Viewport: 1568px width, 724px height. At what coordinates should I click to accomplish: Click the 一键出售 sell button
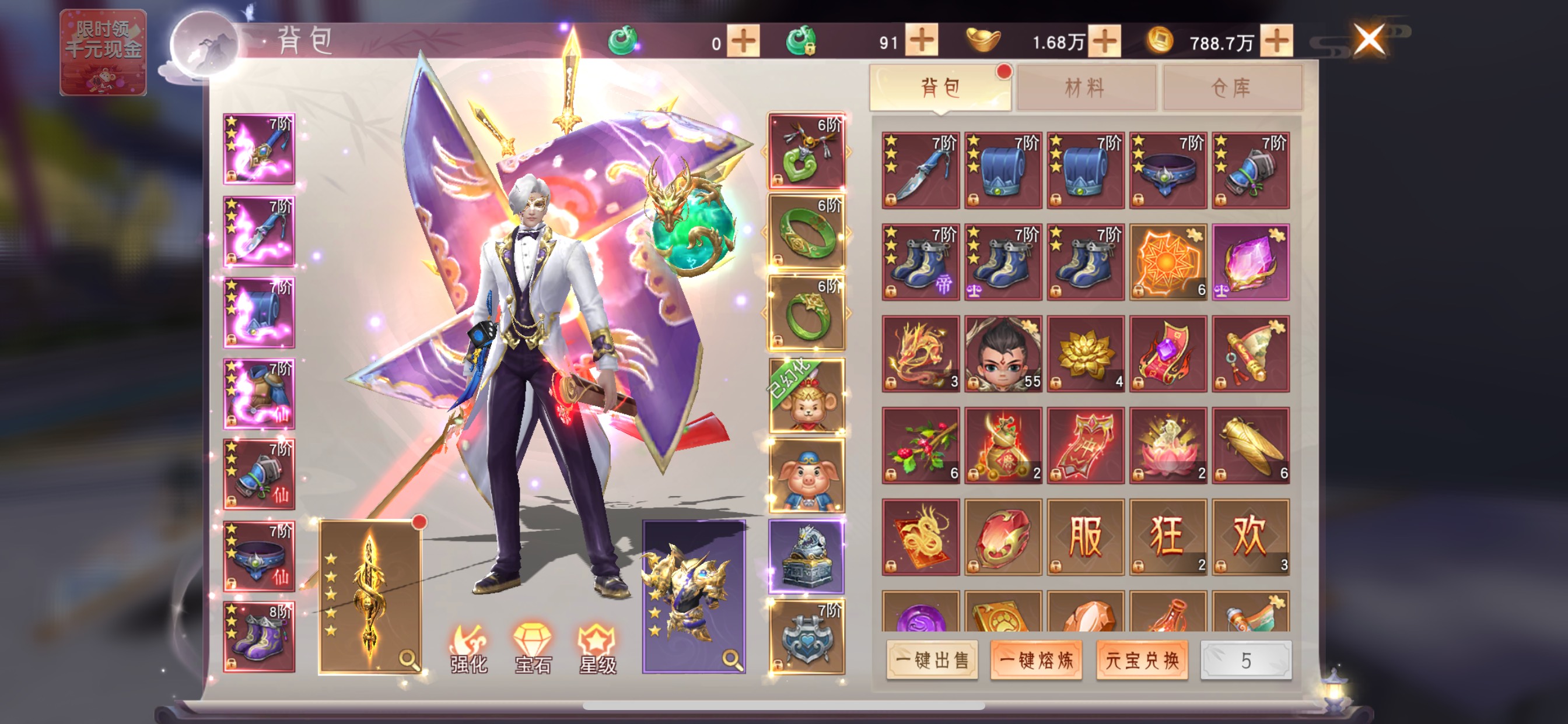coord(932,659)
